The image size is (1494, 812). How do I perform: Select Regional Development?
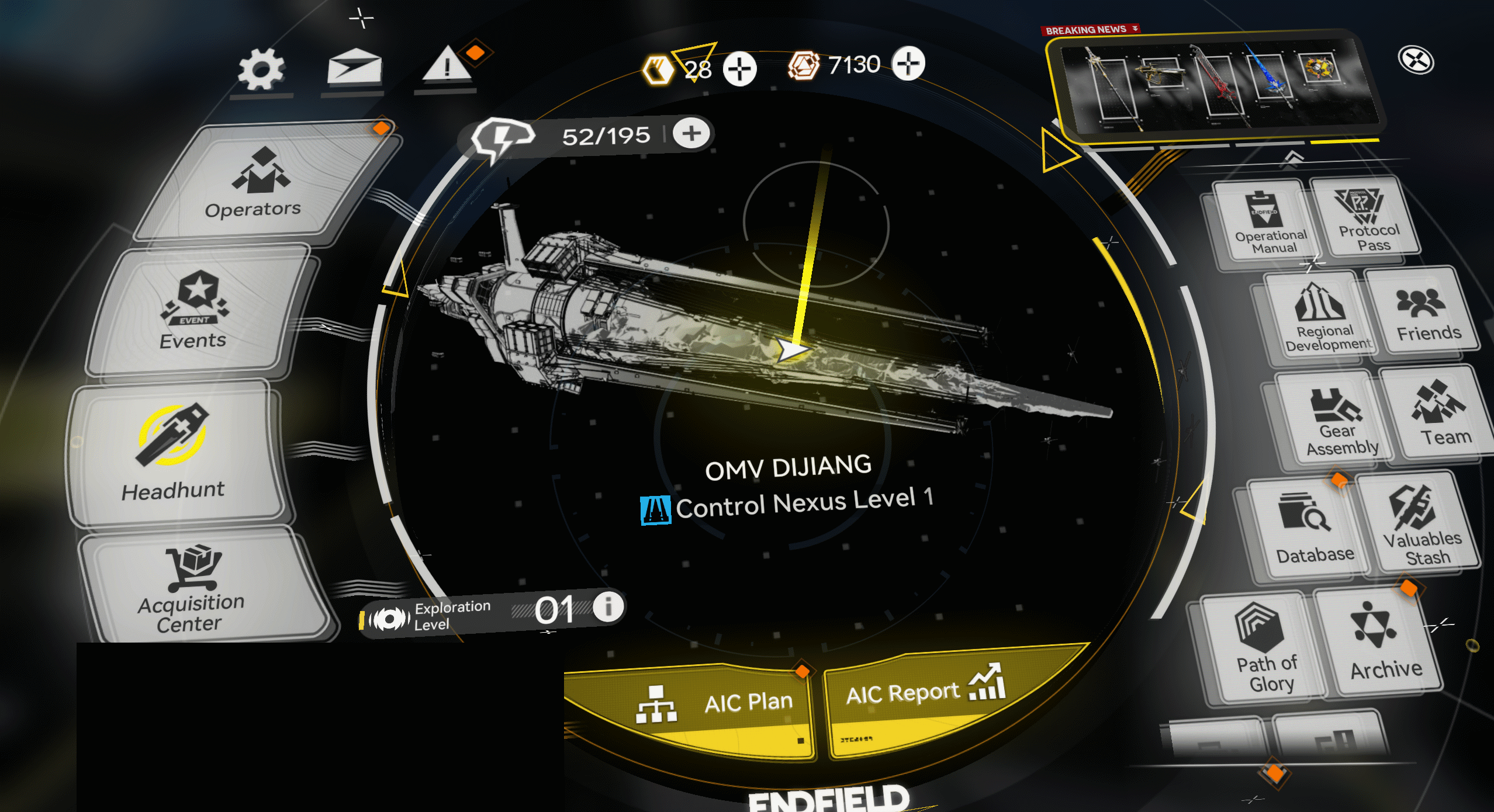pos(1322,318)
